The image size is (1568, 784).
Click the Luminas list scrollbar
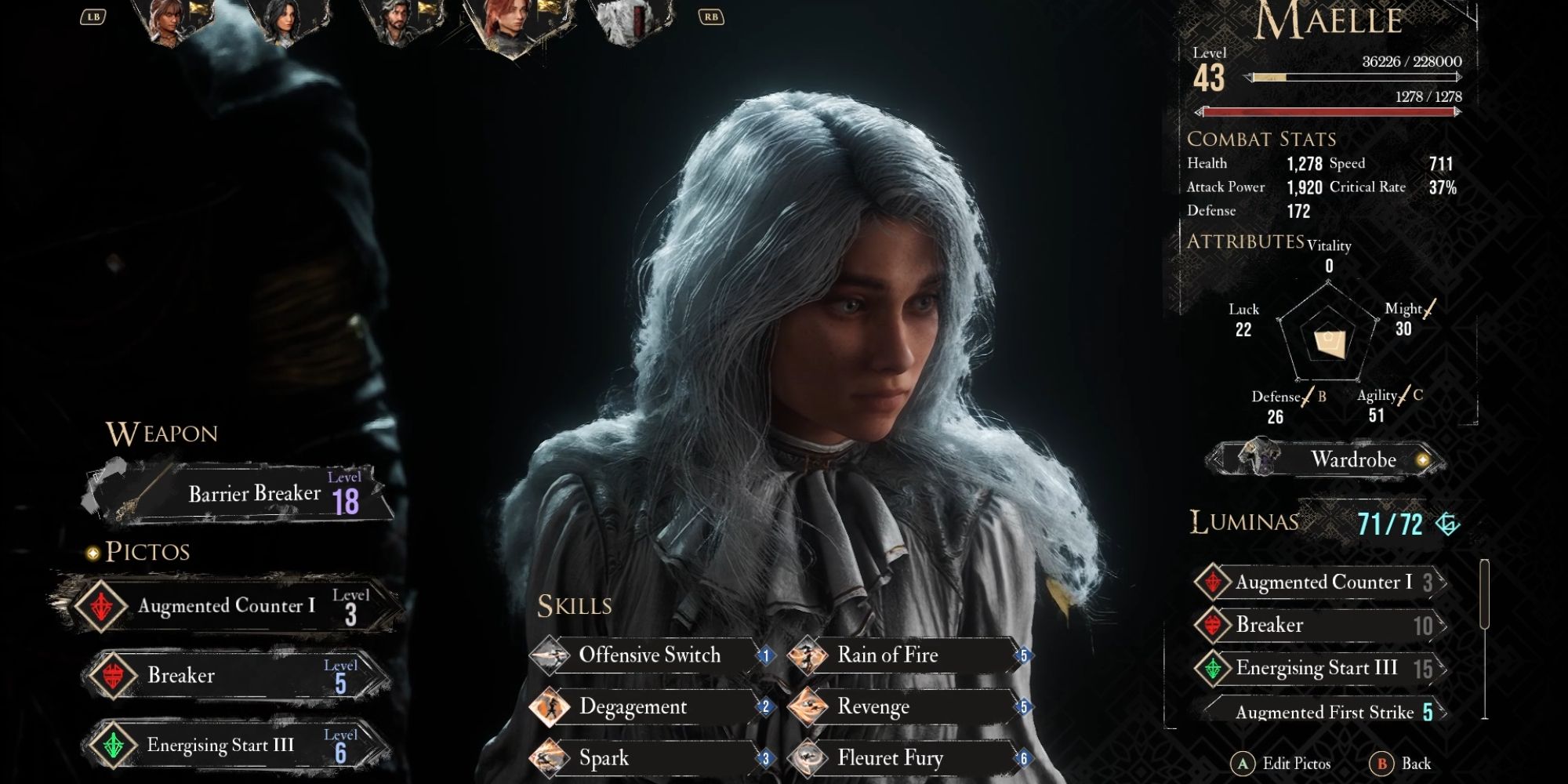1484,594
